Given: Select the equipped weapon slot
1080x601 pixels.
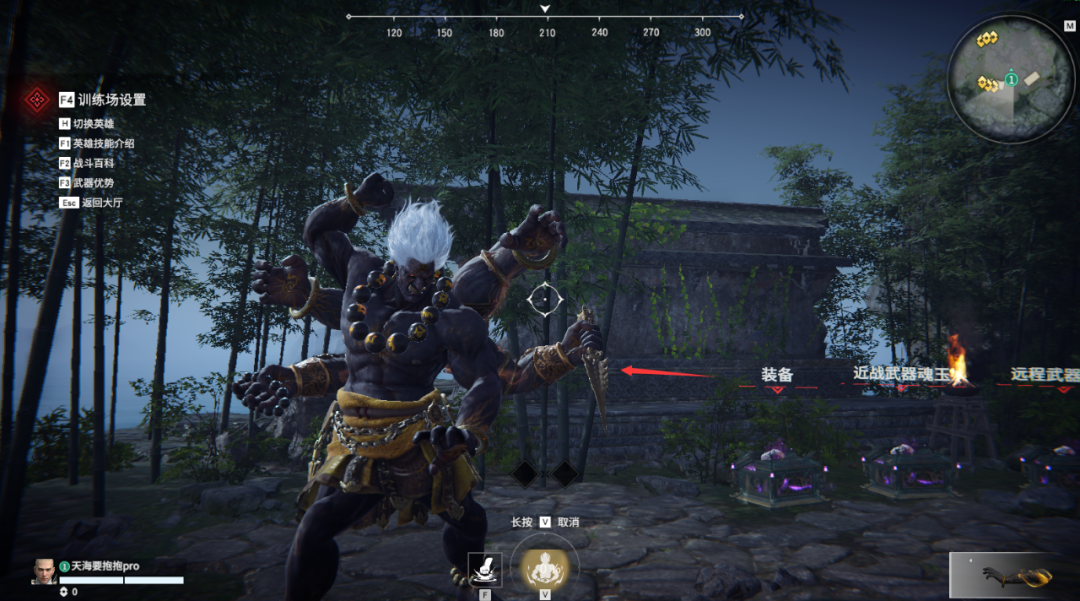Looking at the screenshot, I should pyautogui.click(x=1010, y=574).
